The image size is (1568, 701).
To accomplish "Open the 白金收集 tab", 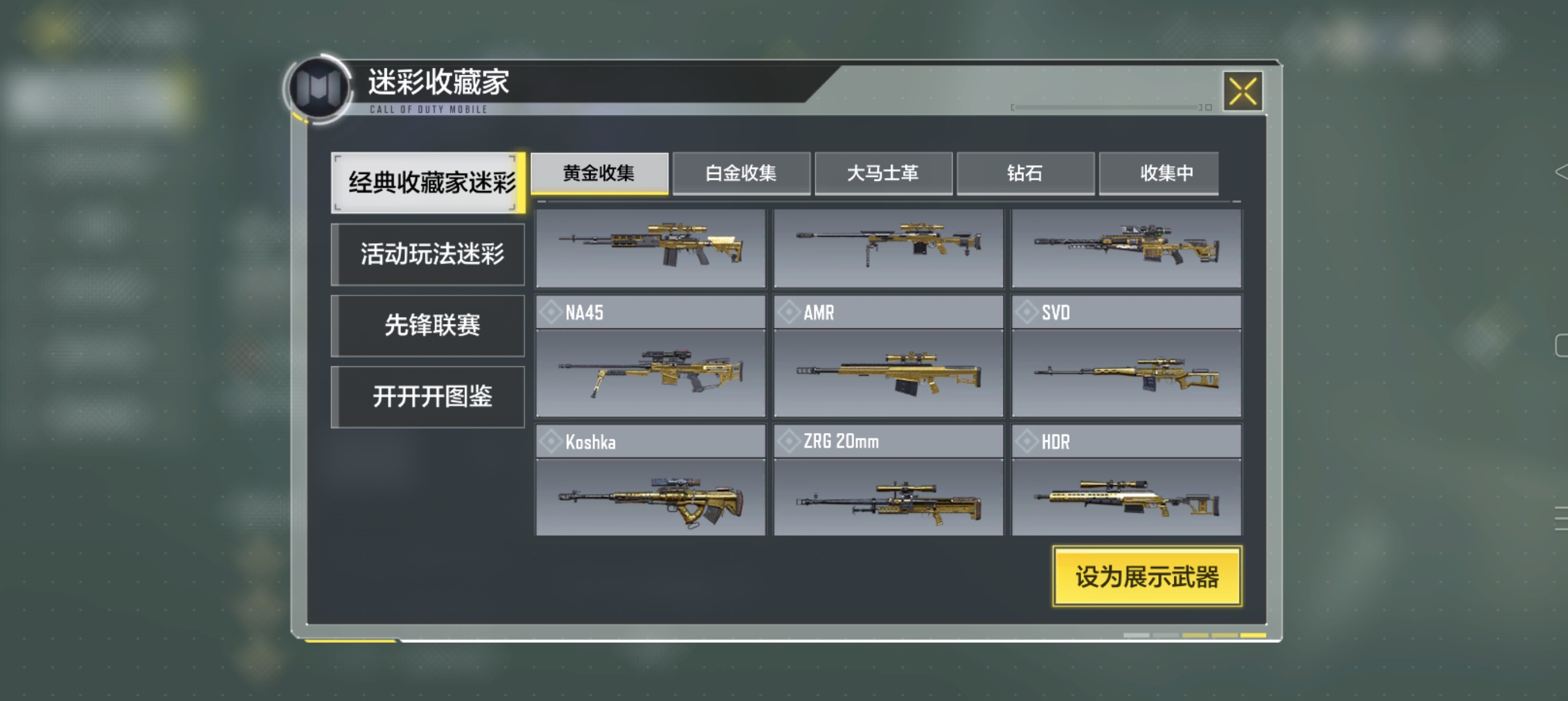I will [x=742, y=173].
